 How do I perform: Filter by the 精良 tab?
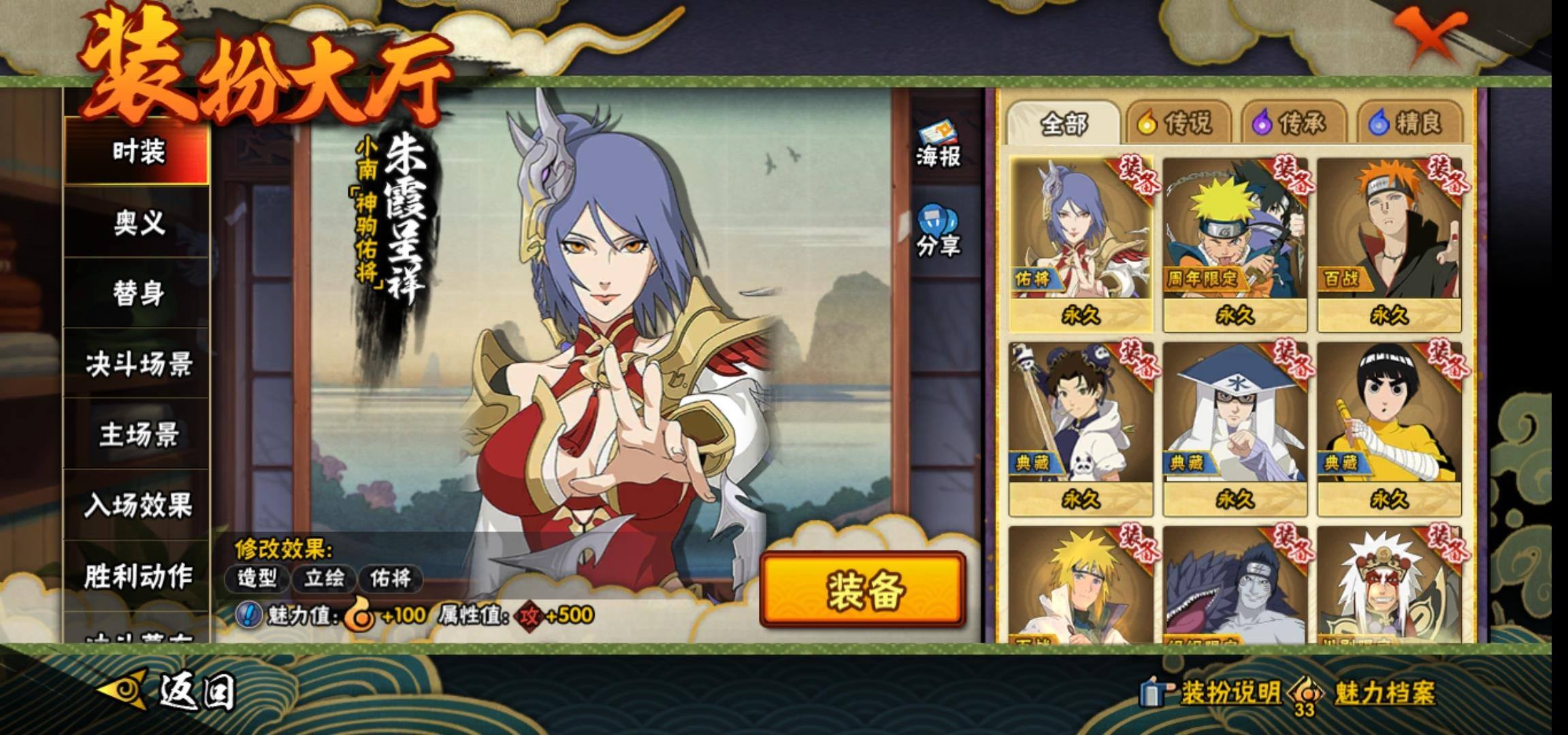(x=1409, y=123)
